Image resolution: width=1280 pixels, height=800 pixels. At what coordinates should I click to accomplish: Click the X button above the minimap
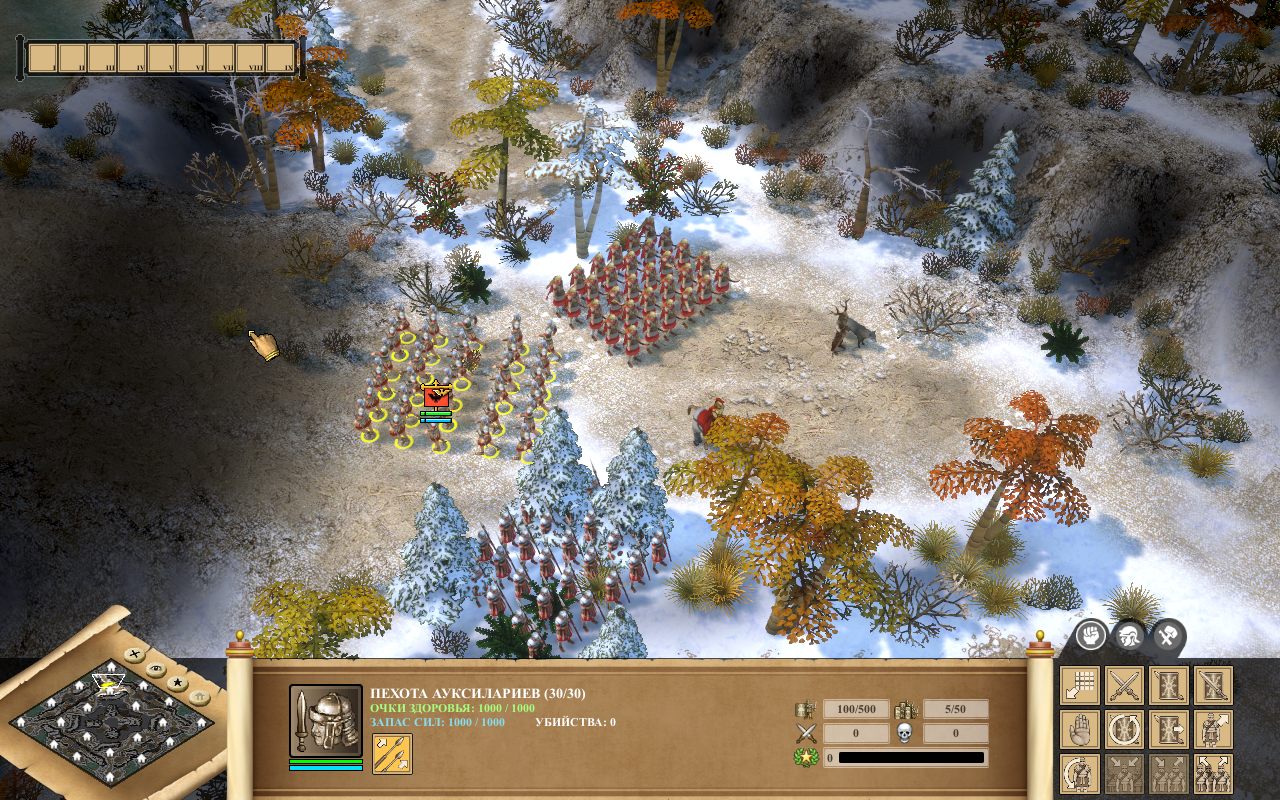(x=134, y=654)
